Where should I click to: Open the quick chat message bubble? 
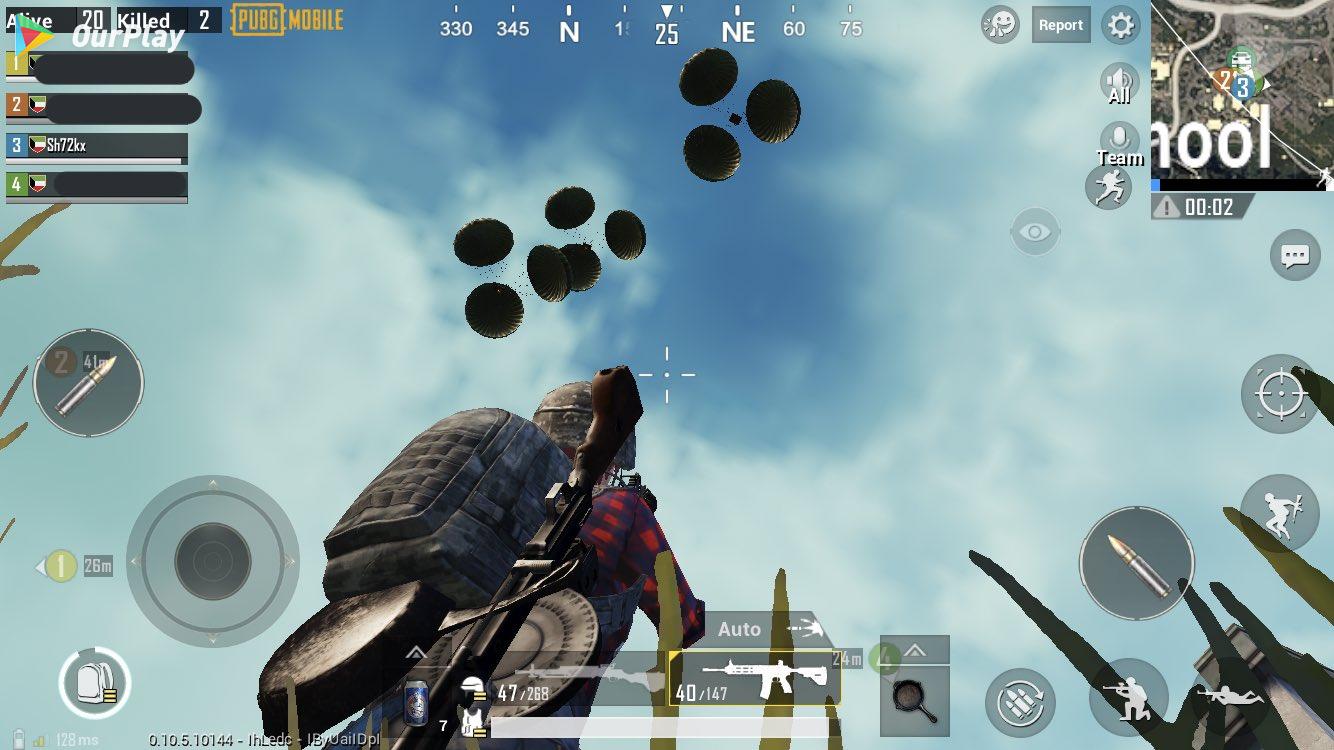coord(1295,256)
